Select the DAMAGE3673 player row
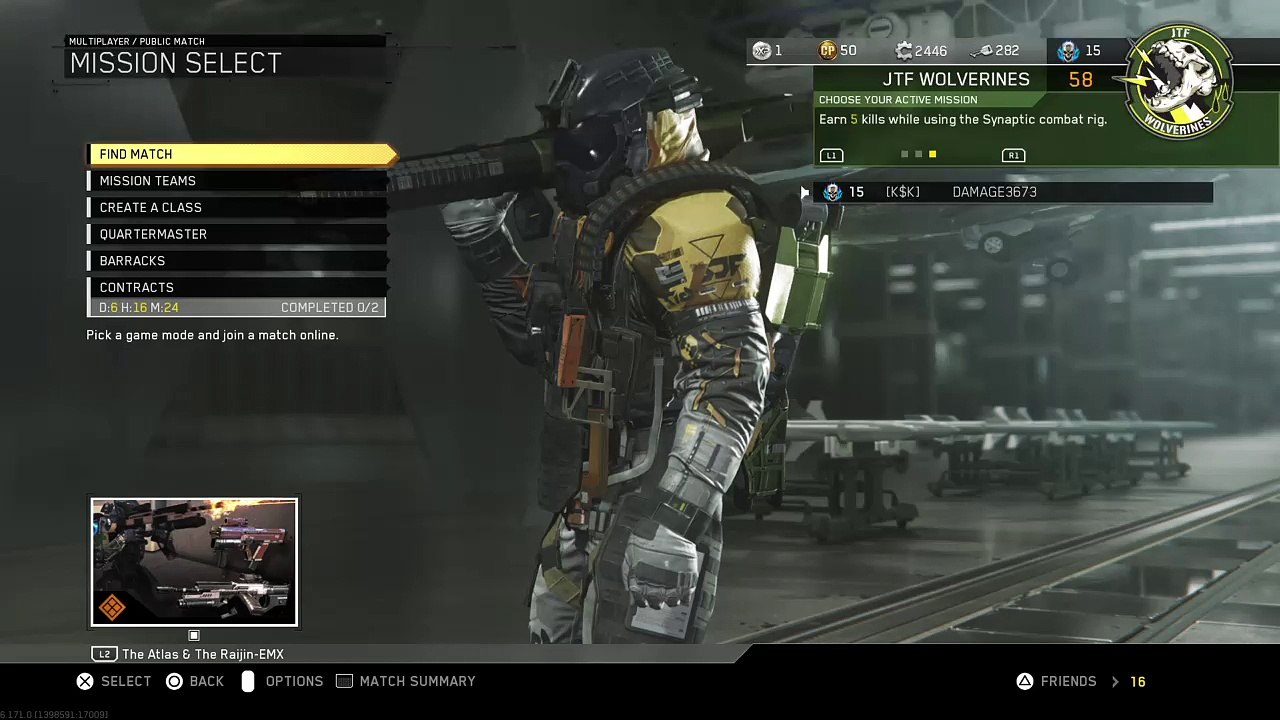Viewport: 1280px width, 720px height. coord(1012,192)
